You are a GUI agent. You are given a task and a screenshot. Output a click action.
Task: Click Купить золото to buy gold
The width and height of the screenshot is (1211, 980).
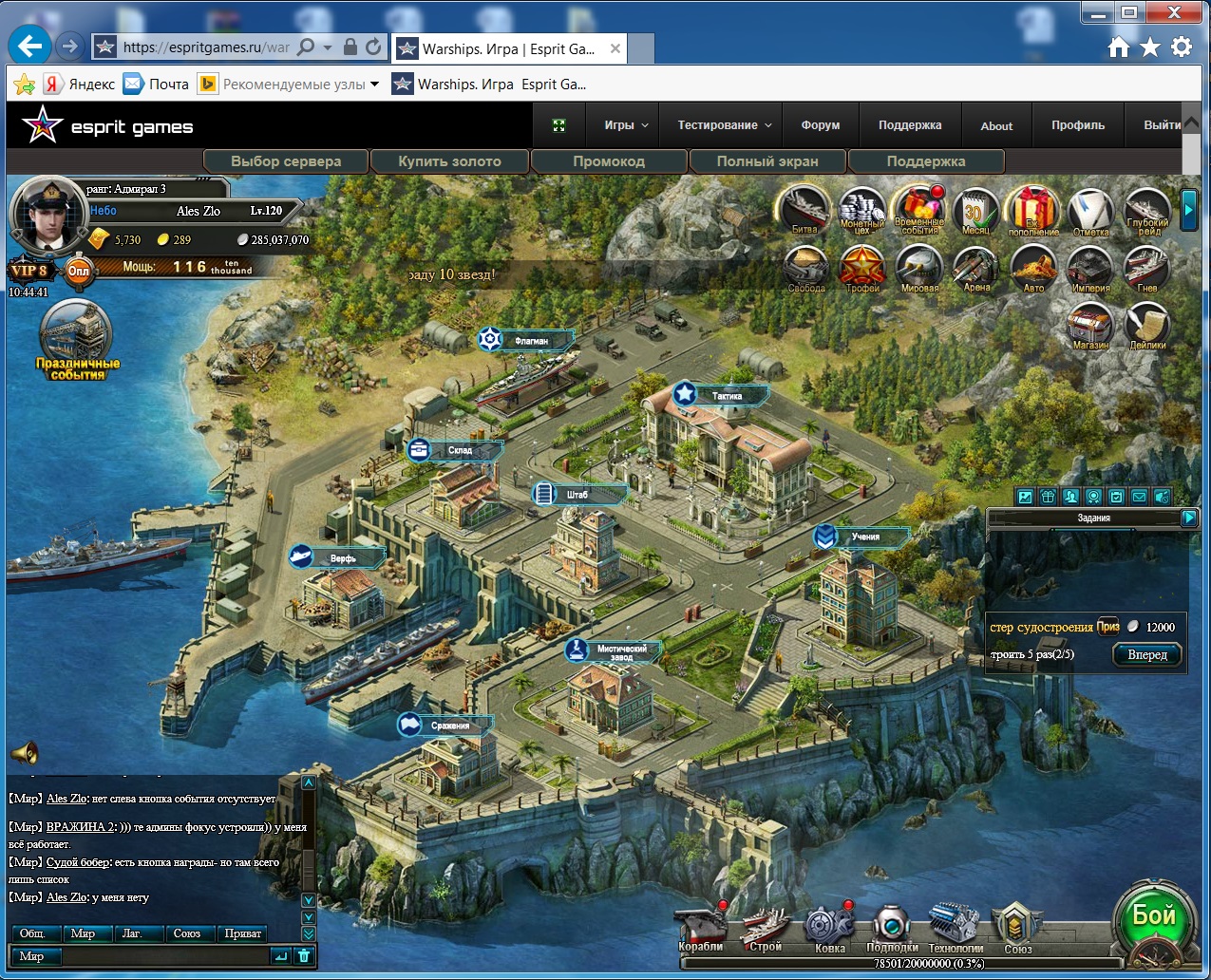click(449, 161)
